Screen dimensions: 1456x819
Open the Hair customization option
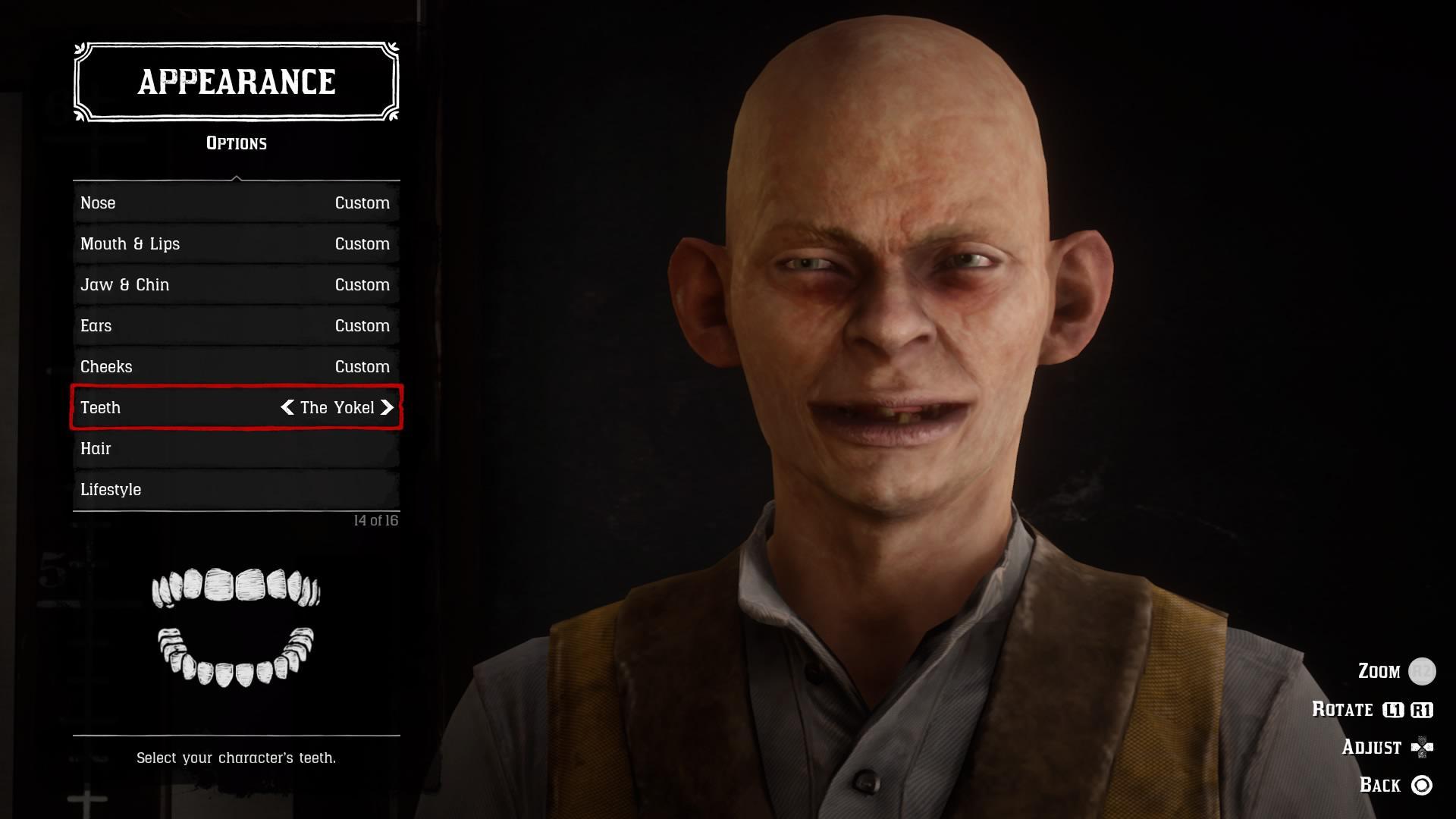point(235,448)
